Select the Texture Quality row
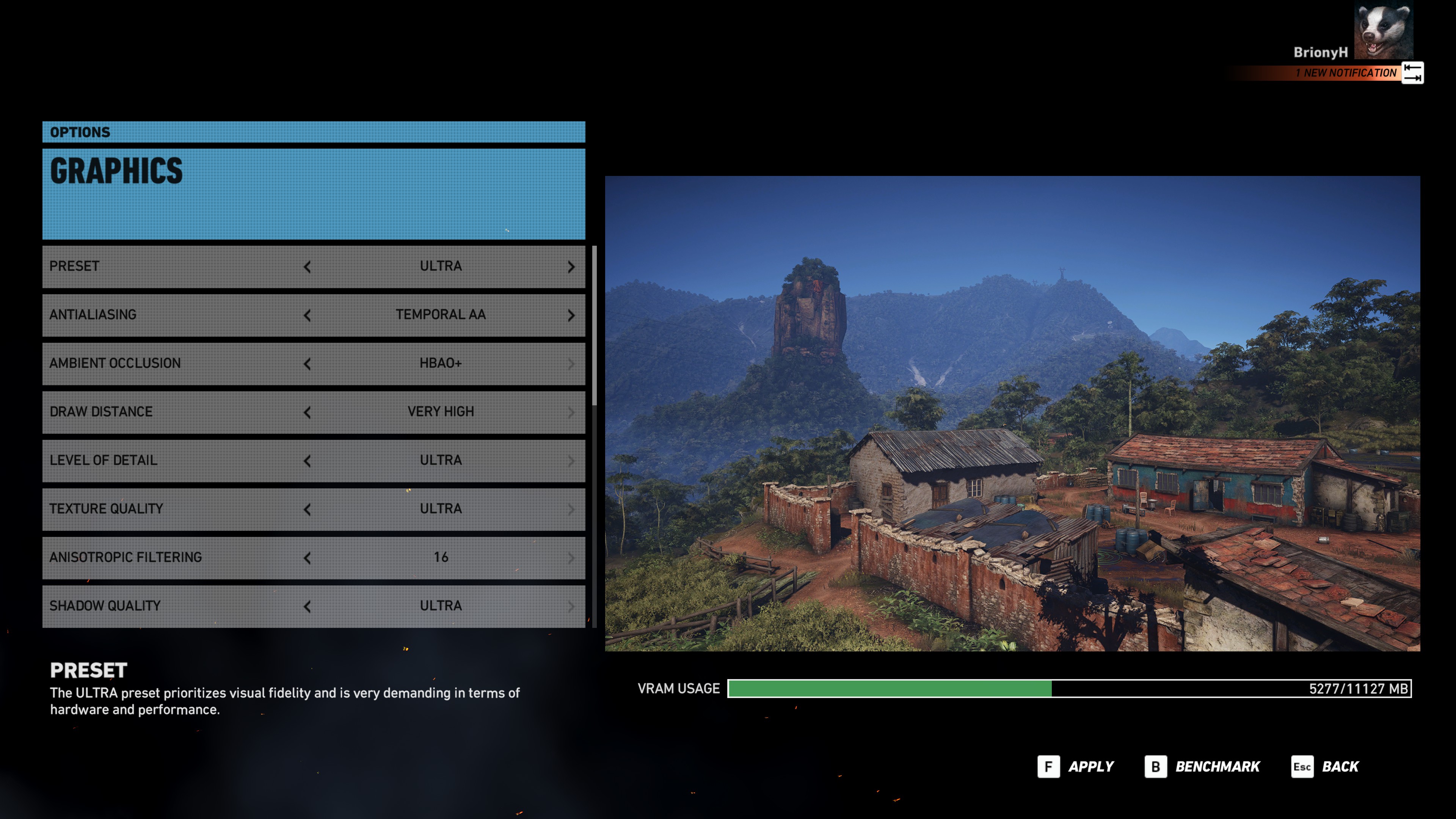Image resolution: width=1456 pixels, height=819 pixels. pos(169,509)
